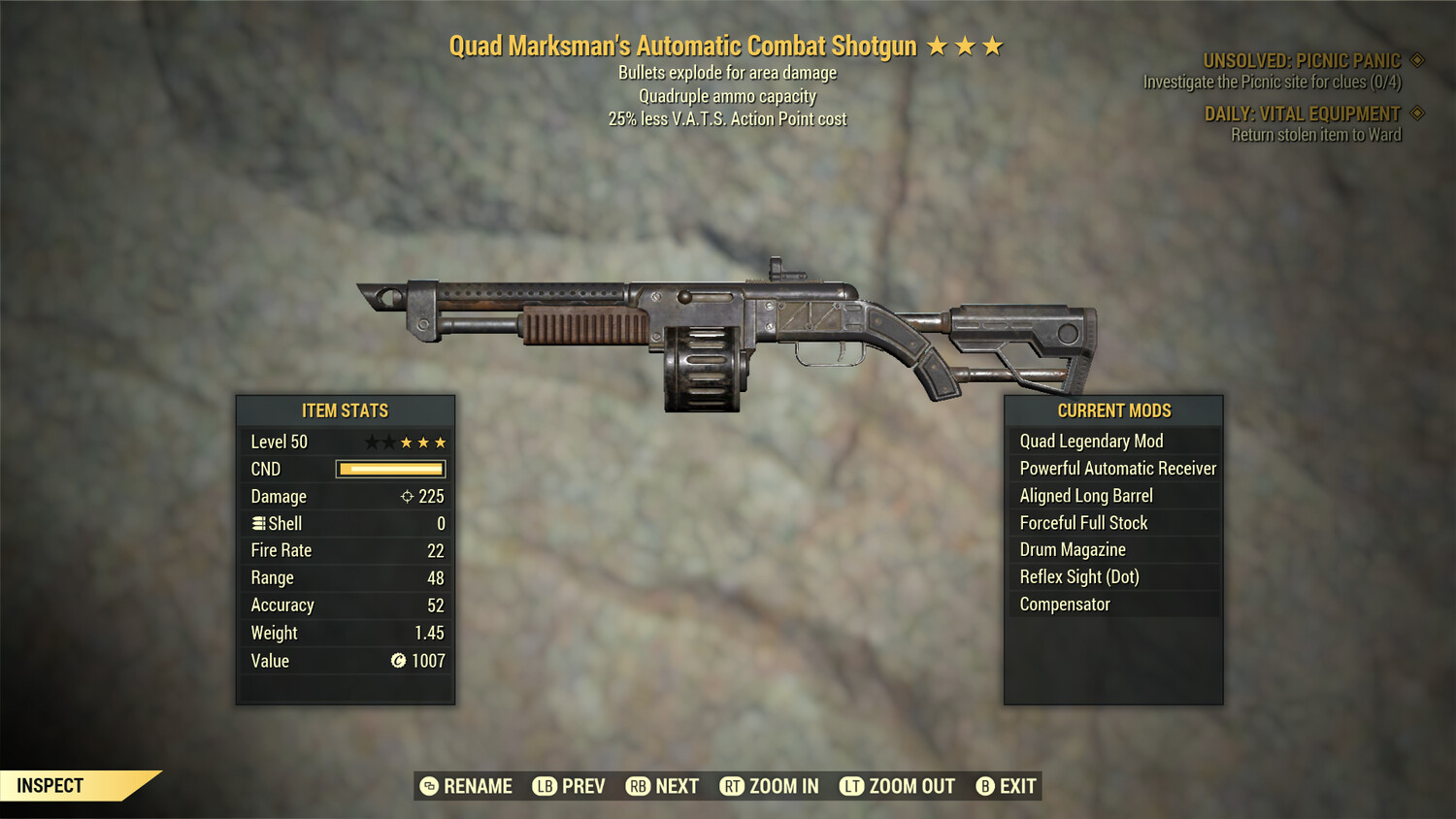The image size is (1456, 819).
Task: Expand the CURRENT MODS panel header
Action: click(x=1113, y=409)
